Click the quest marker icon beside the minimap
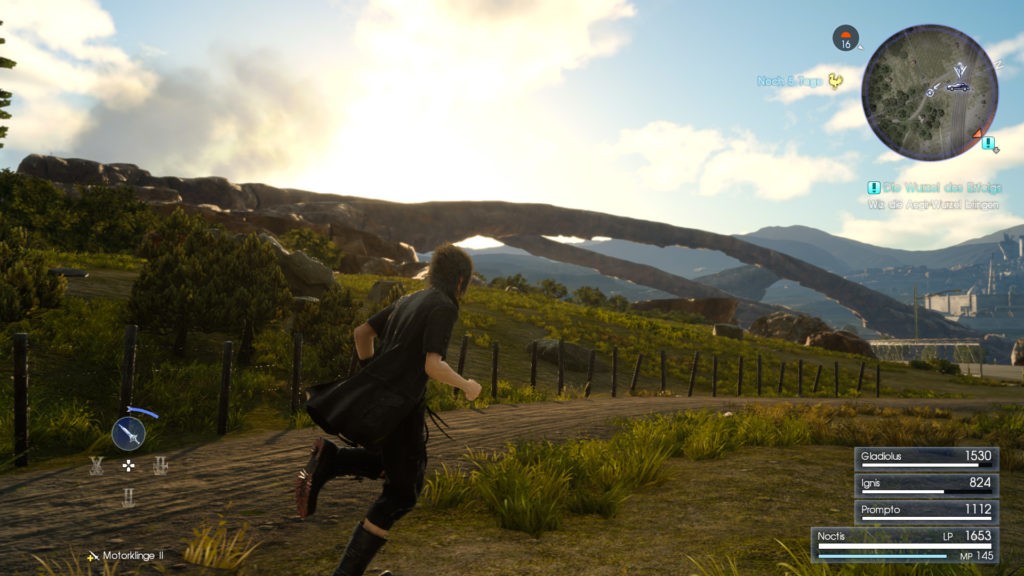 click(988, 144)
